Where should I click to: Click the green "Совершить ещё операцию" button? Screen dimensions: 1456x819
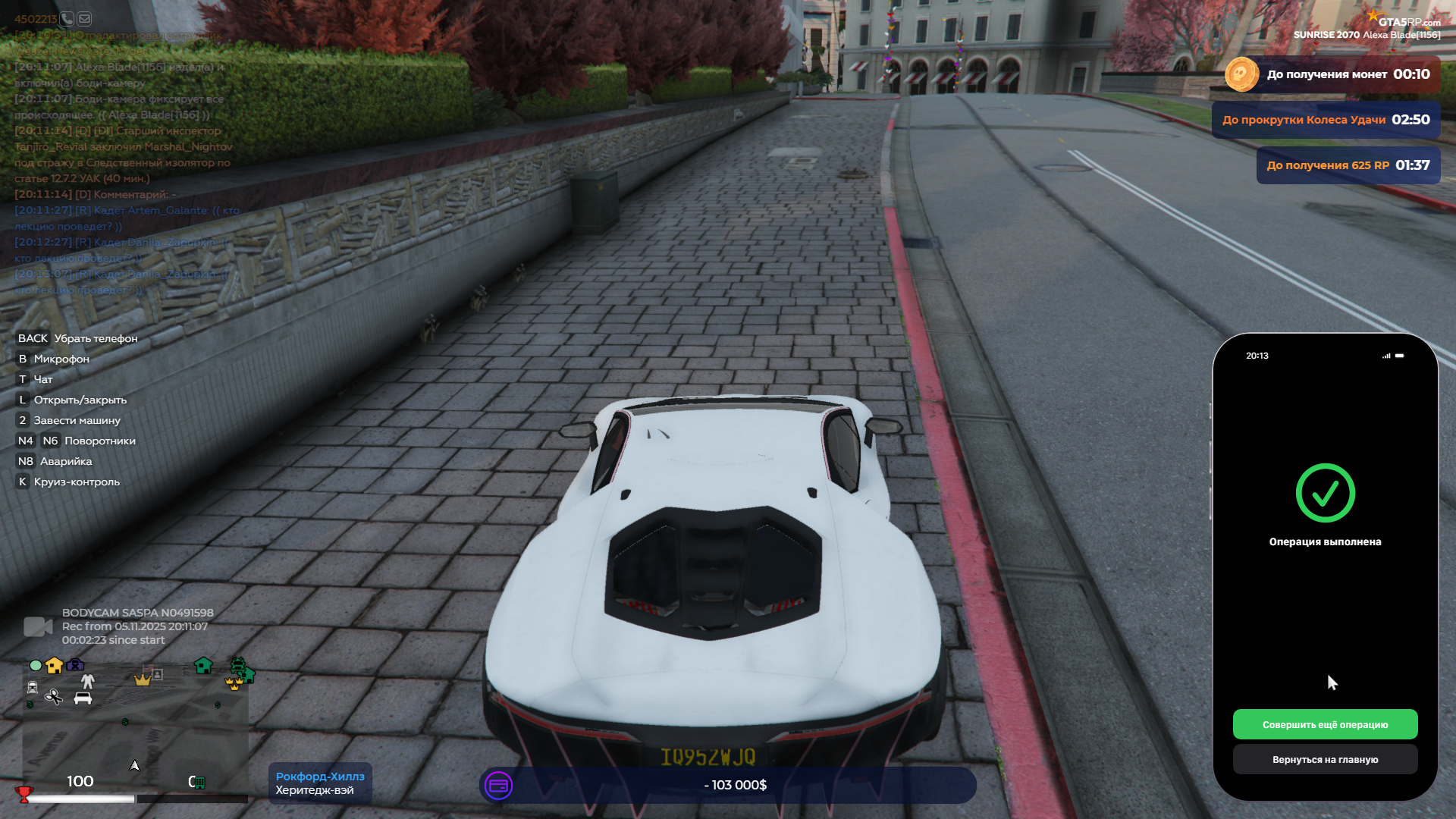1325,724
